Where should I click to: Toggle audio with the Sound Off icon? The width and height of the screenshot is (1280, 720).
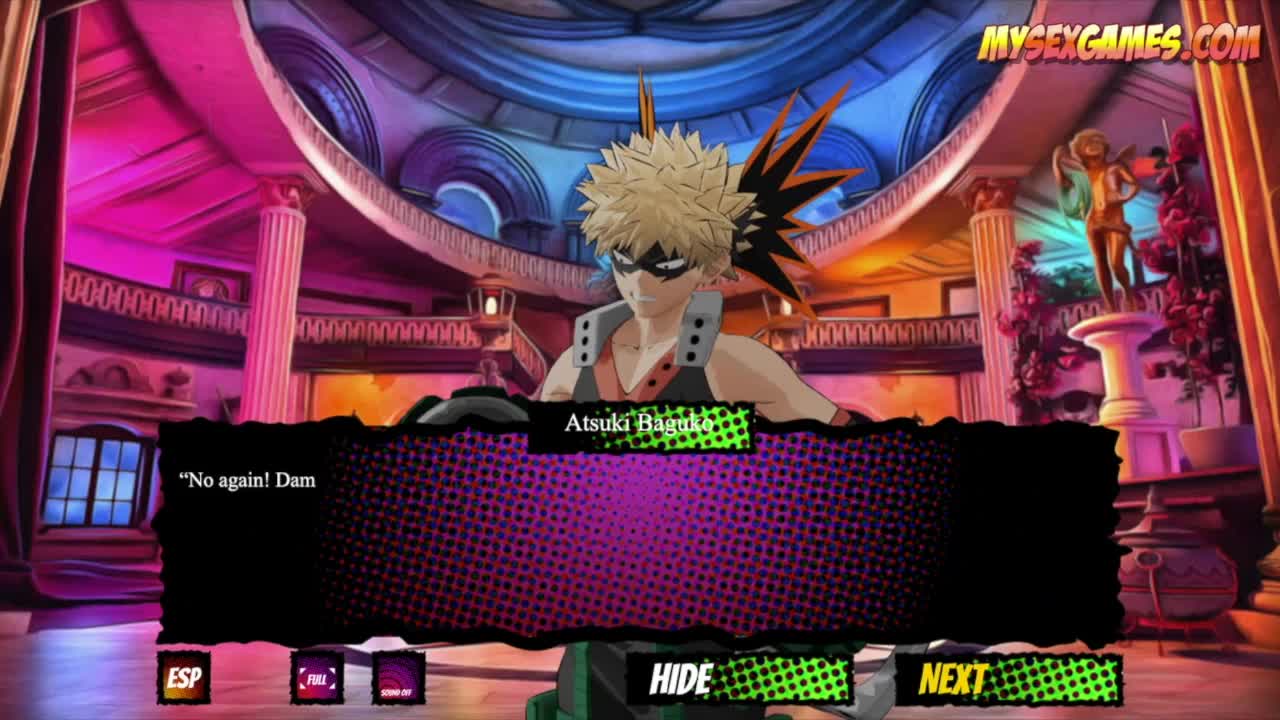pyautogui.click(x=398, y=678)
